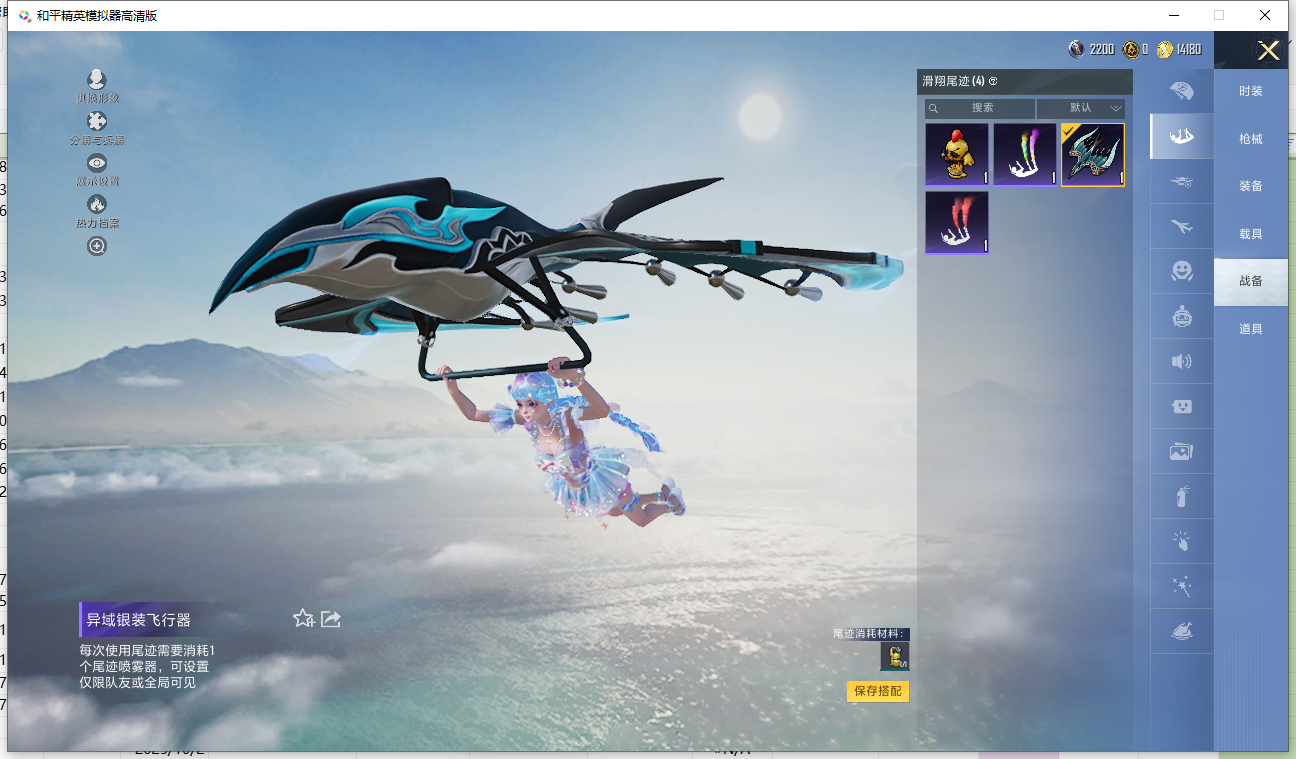Go to the 载具 category tab
The image size is (1296, 759).
(x=1250, y=234)
